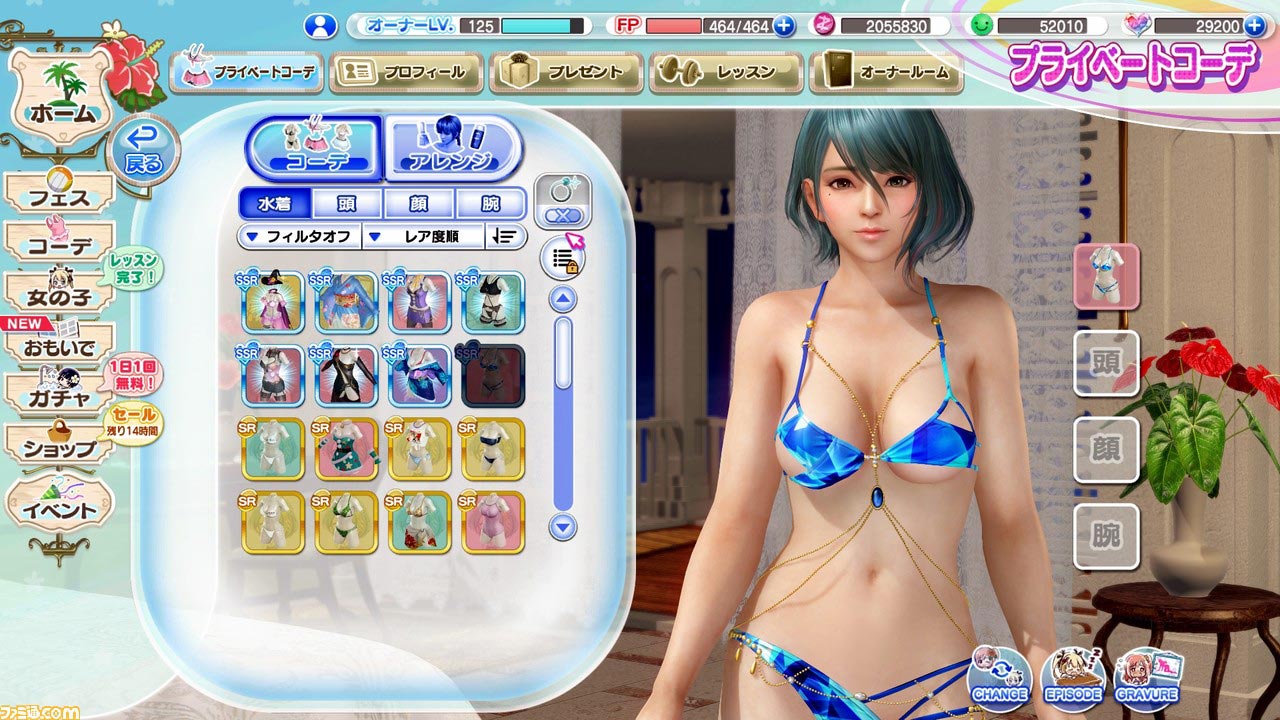1280x720 pixels.
Task: Open the GRAVURE mode
Action: pos(1148,678)
